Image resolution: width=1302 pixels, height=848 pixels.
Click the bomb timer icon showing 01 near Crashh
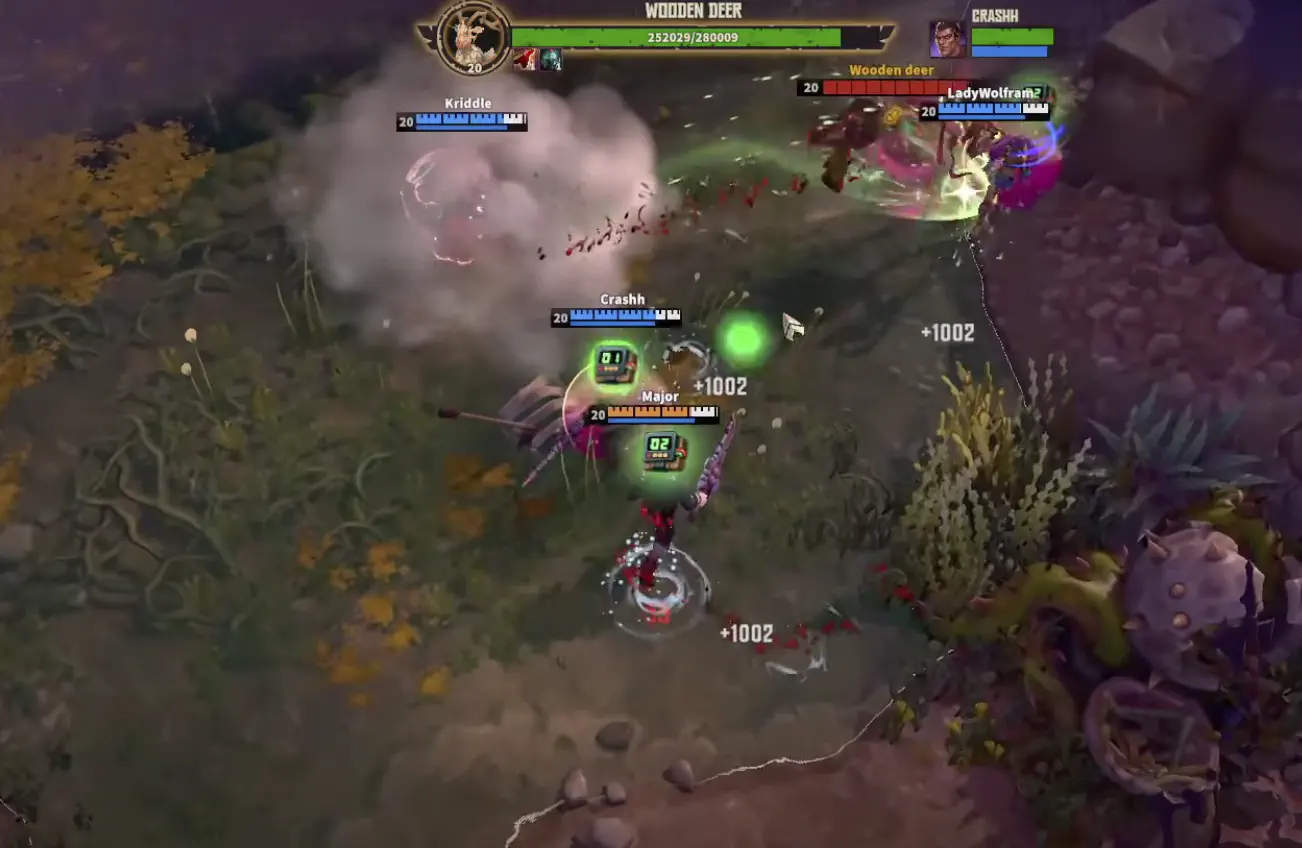coord(616,364)
